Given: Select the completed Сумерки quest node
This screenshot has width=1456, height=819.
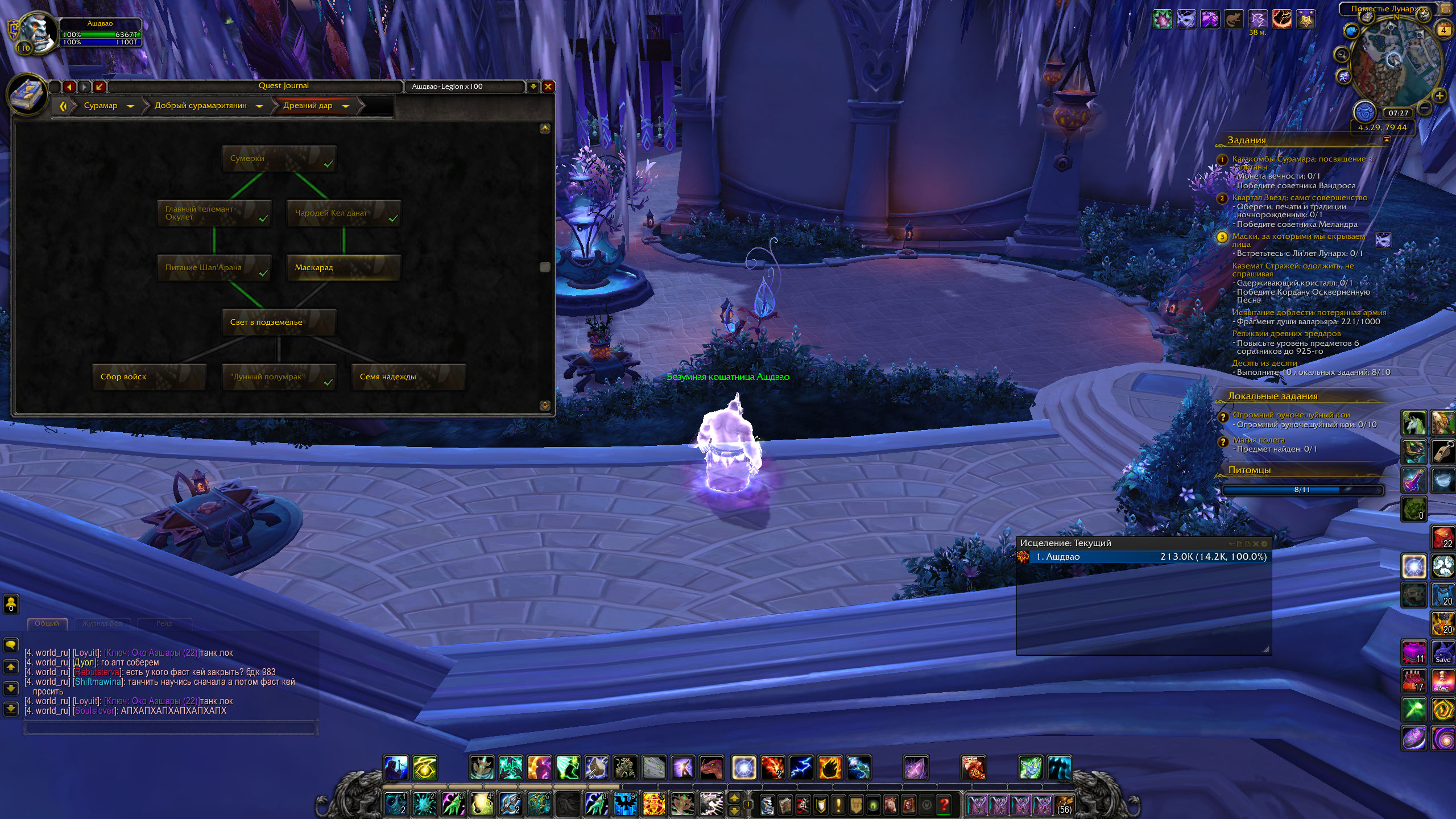Looking at the screenshot, I should coord(279,158).
